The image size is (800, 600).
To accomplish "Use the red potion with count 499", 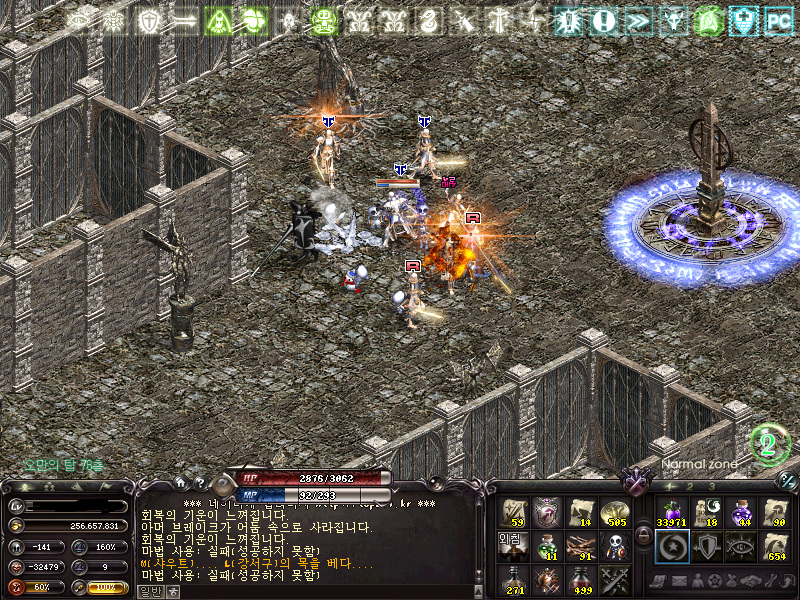I will click(581, 579).
